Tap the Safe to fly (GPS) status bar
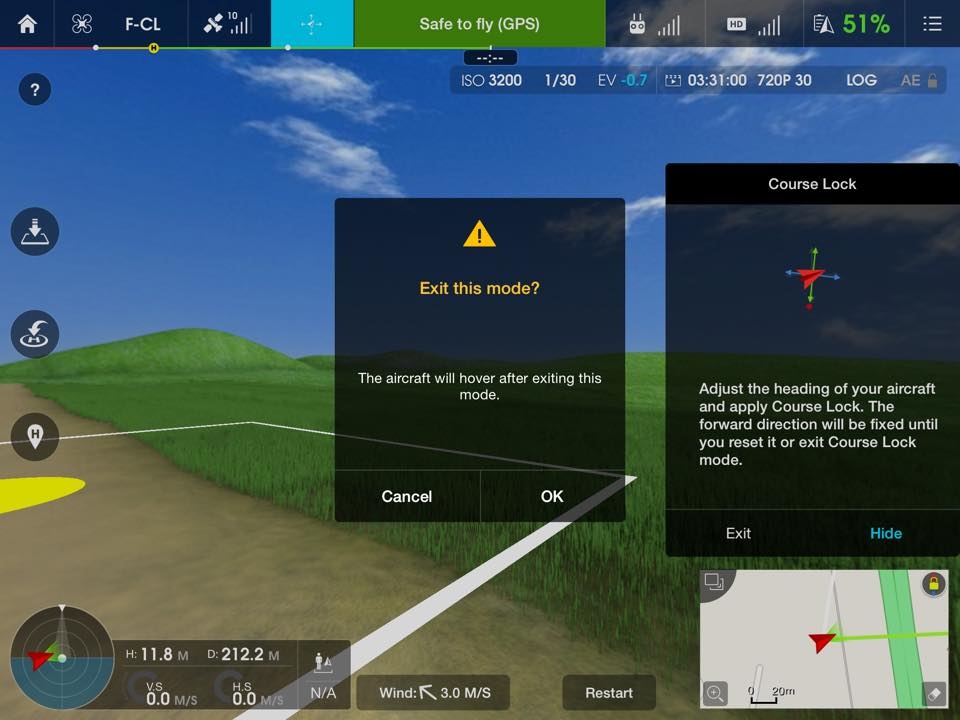Image resolution: width=960 pixels, height=720 pixels. click(x=479, y=24)
